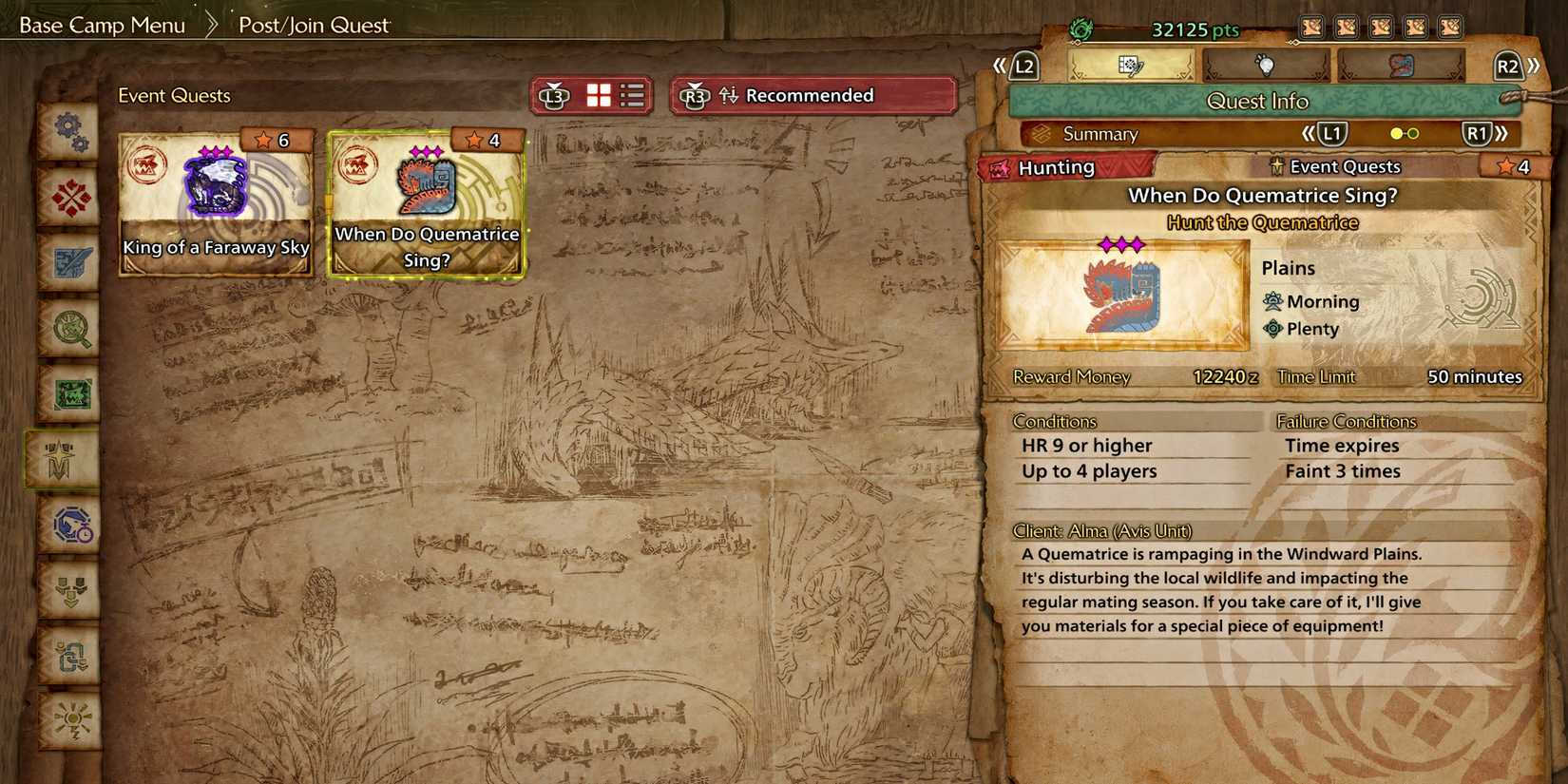This screenshot has width=1568, height=784.
Task: Open the lightbulb tips tab icon
Action: pyautogui.click(x=1266, y=67)
